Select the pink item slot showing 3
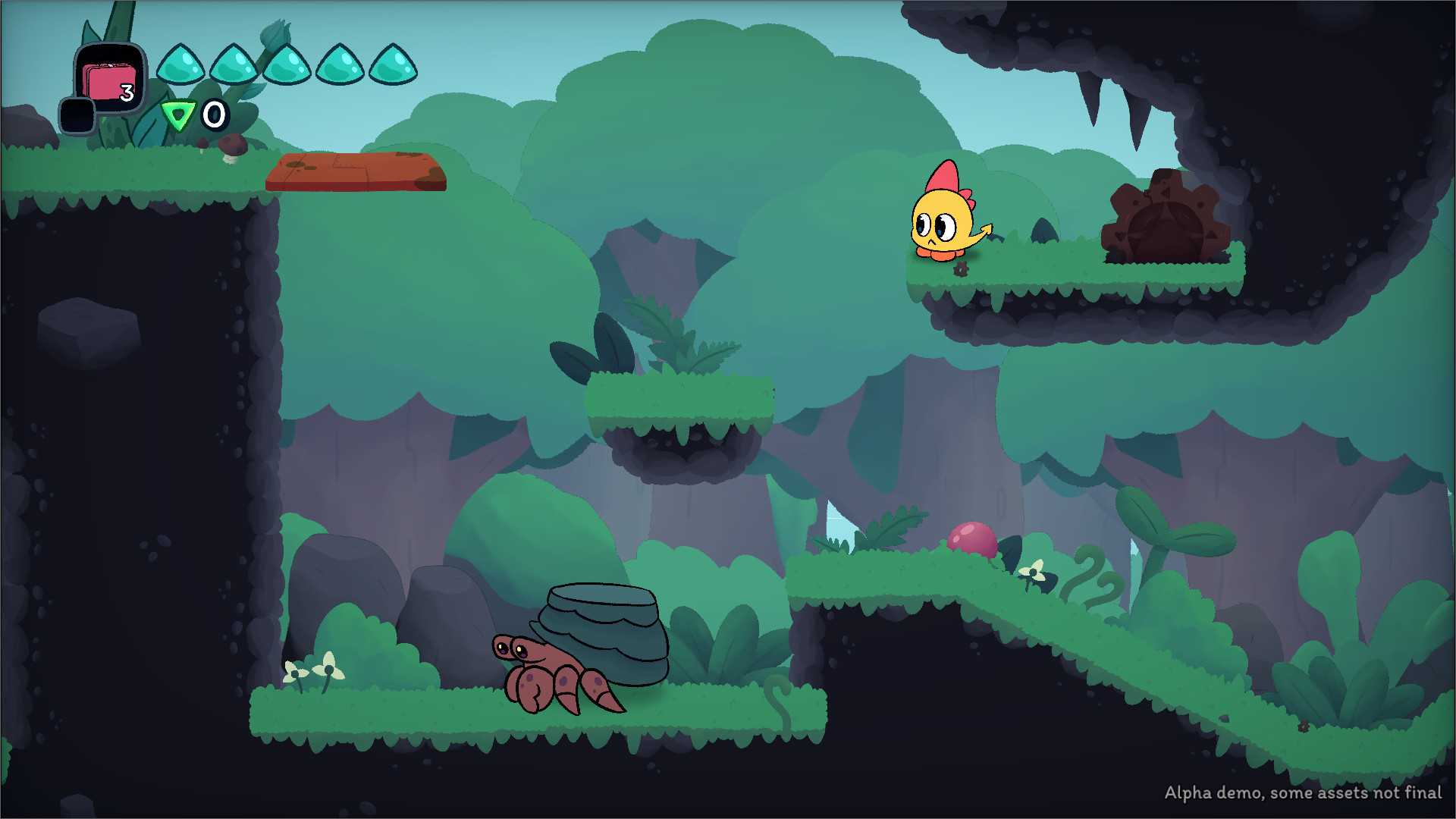Viewport: 1456px width, 819px height. point(111,78)
